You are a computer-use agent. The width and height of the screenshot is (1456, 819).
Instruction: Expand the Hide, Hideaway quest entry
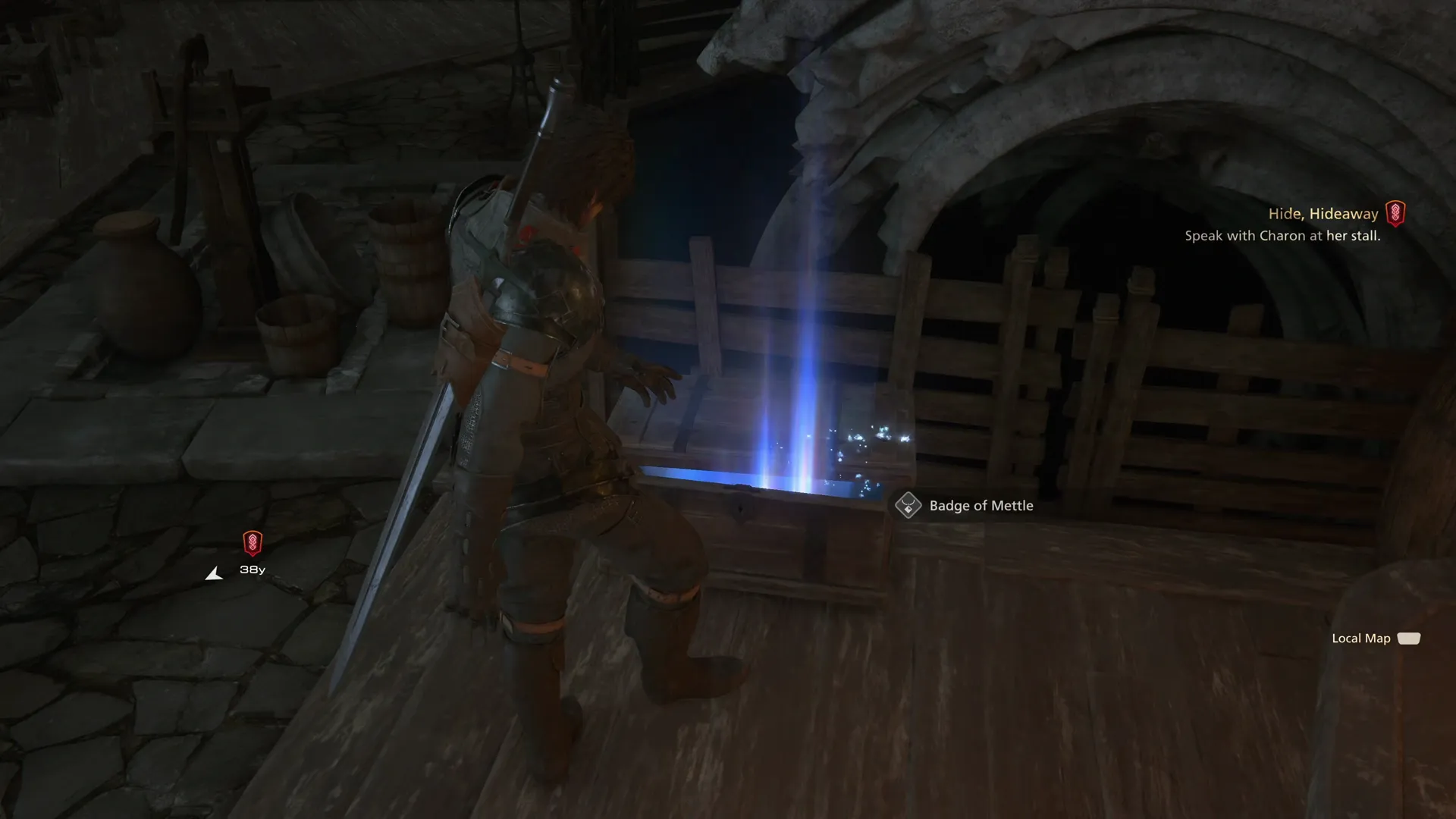pos(1323,213)
